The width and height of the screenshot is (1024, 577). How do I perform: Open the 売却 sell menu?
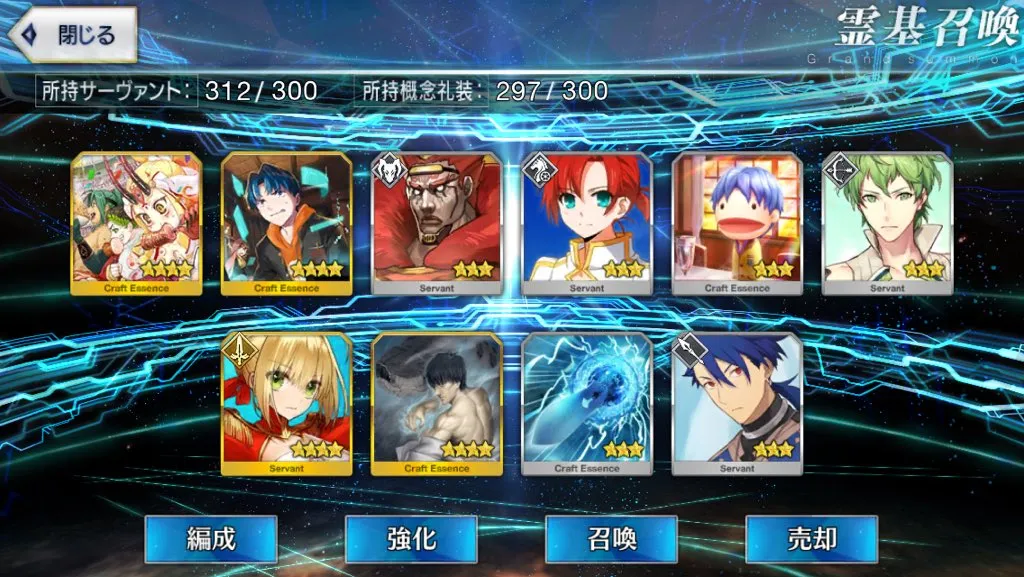(811, 540)
